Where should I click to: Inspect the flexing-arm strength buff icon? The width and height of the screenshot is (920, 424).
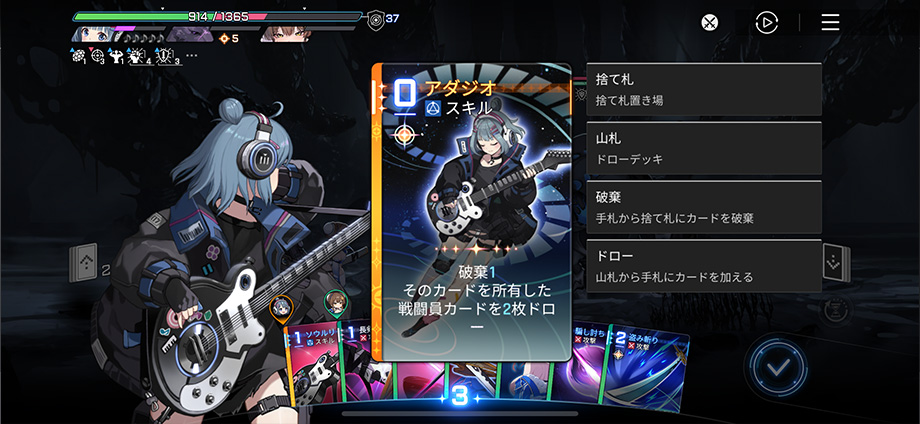116,57
